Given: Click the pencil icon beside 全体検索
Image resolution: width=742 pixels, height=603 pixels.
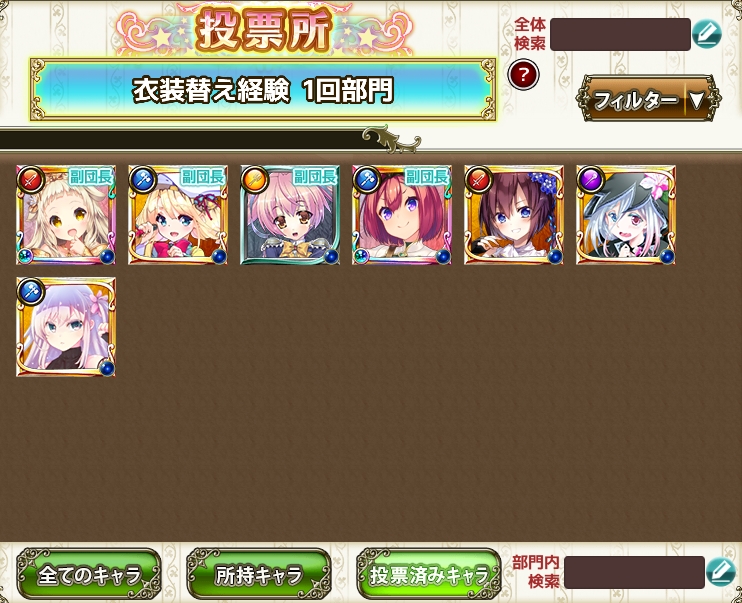Looking at the screenshot, I should pos(706,34).
